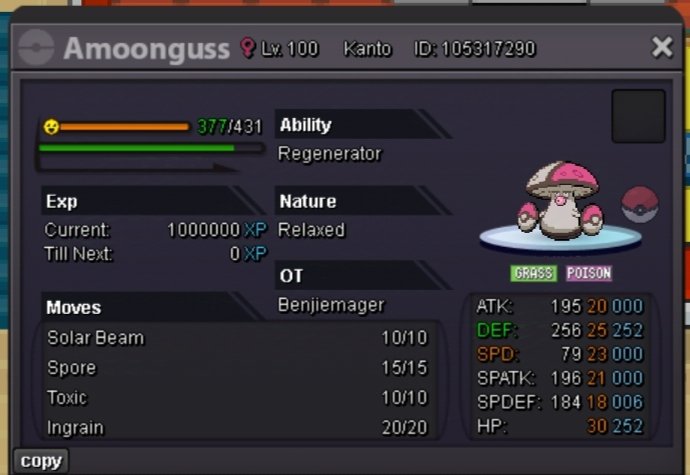Choose the Toxic move row

coord(237,398)
